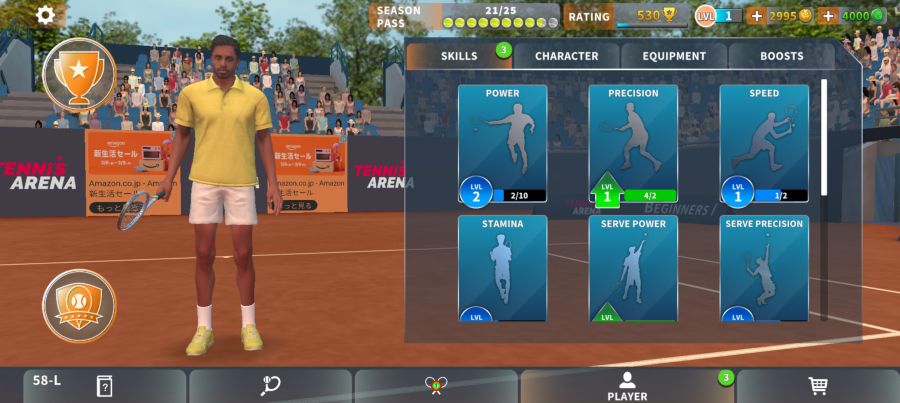
Task: Choose the Speed skill card
Action: (764, 143)
